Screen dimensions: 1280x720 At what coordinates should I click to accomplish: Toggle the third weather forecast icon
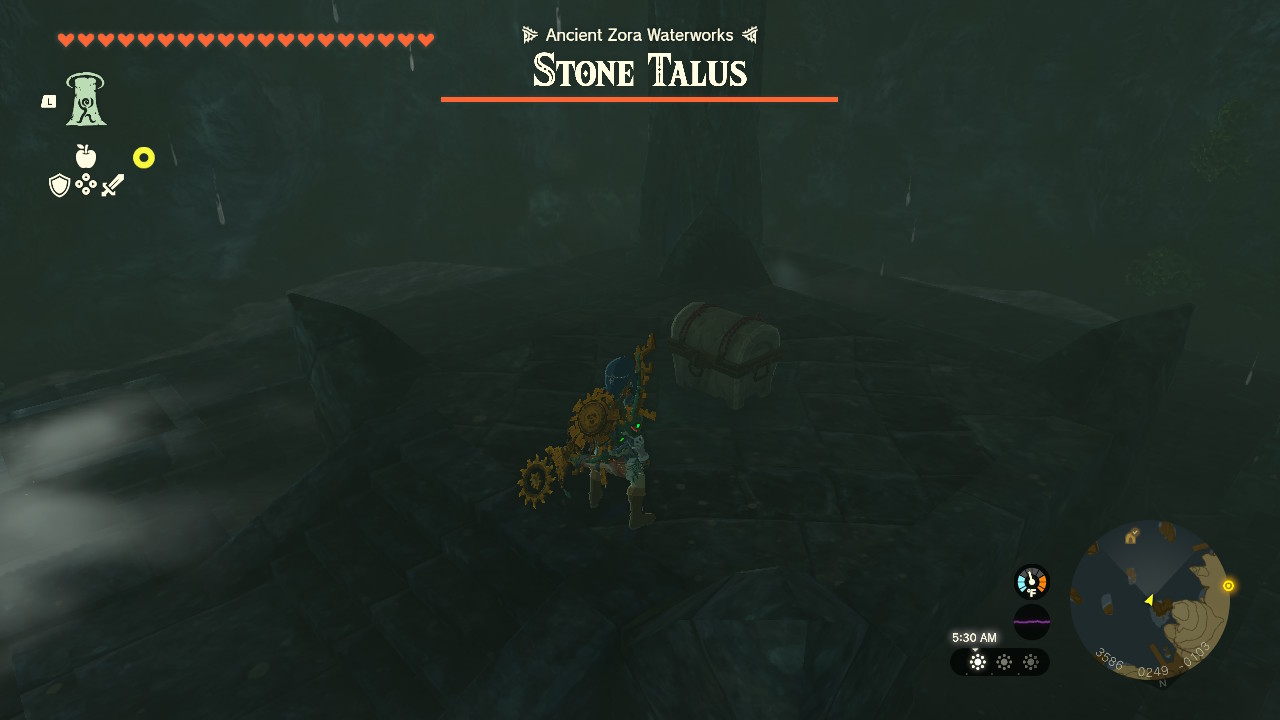coord(1029,662)
